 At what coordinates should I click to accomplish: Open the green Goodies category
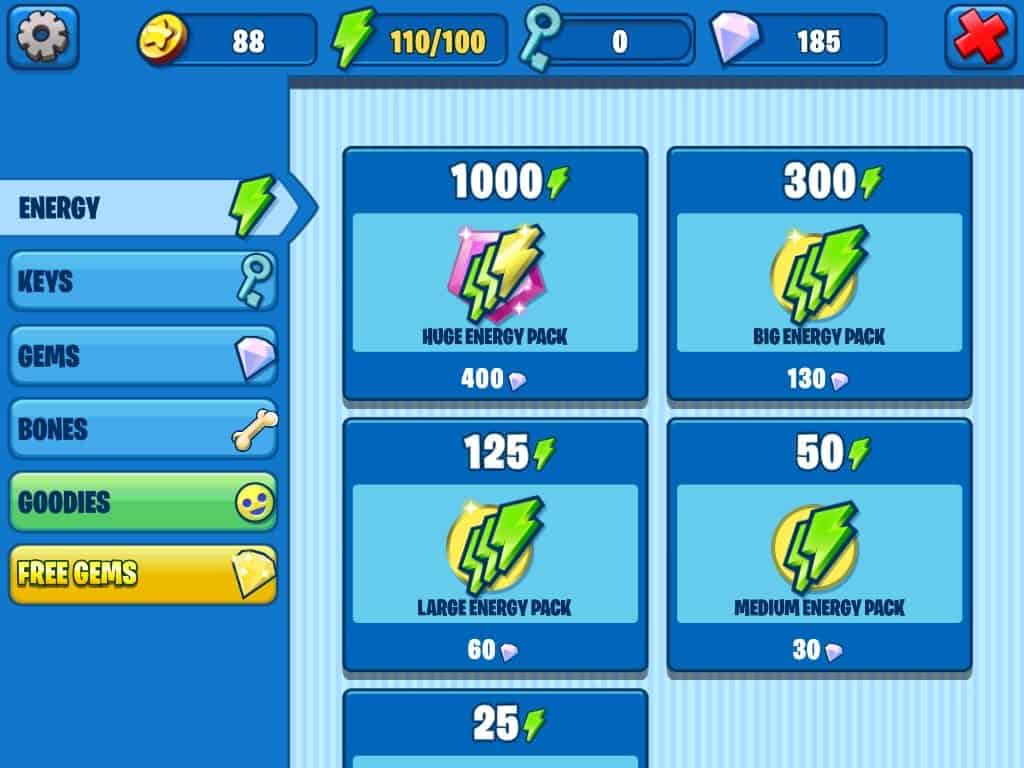(x=143, y=502)
